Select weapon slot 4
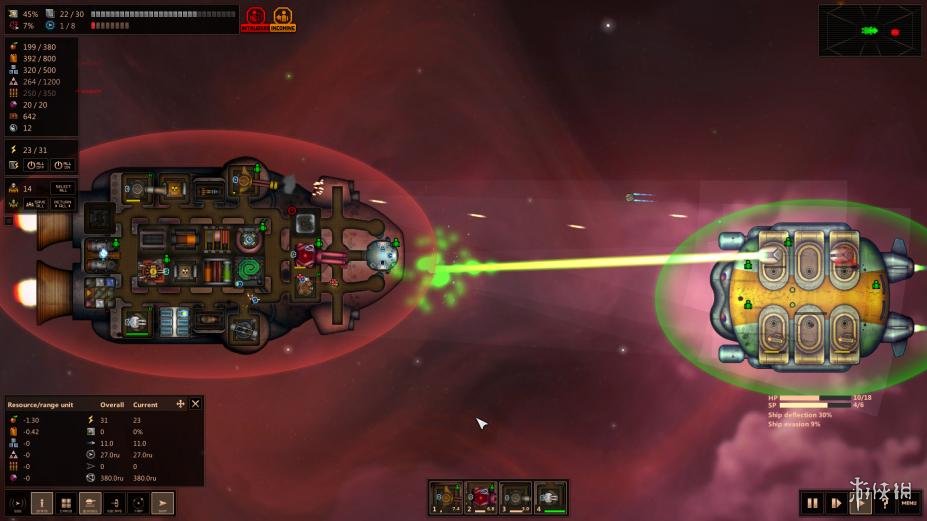This screenshot has height=521, width=927. [x=550, y=497]
